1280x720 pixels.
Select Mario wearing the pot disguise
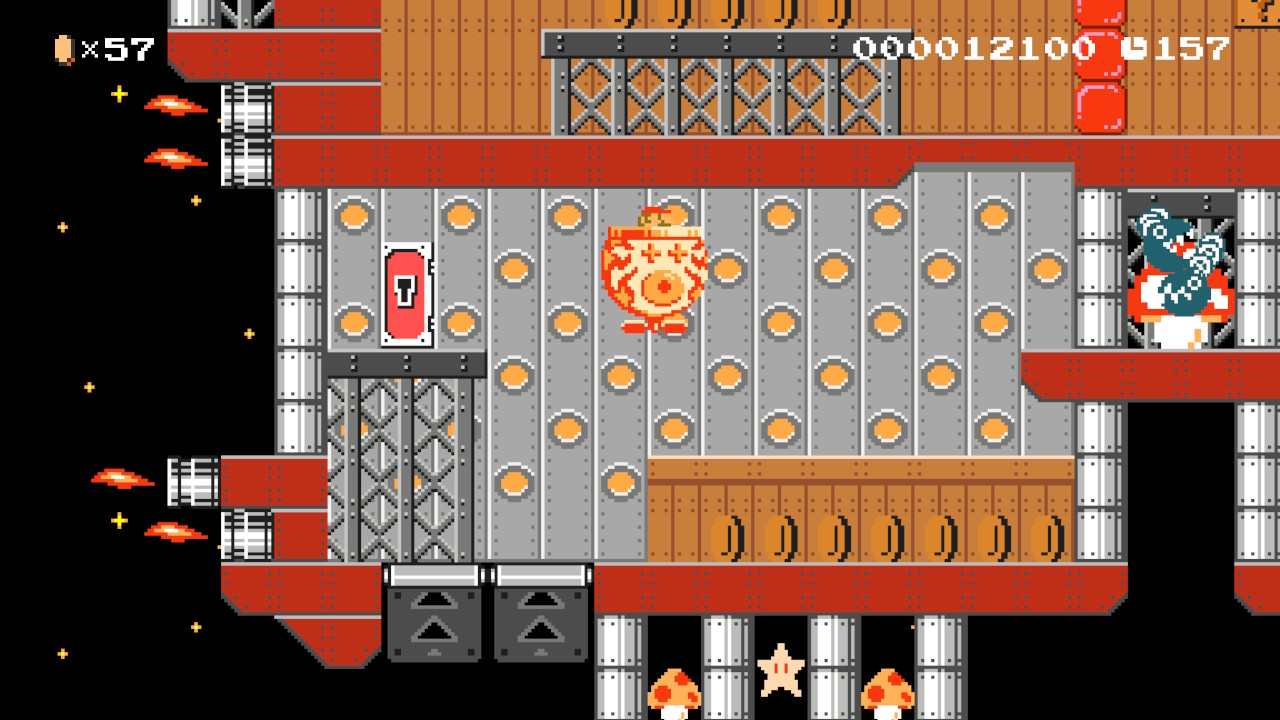point(655,270)
